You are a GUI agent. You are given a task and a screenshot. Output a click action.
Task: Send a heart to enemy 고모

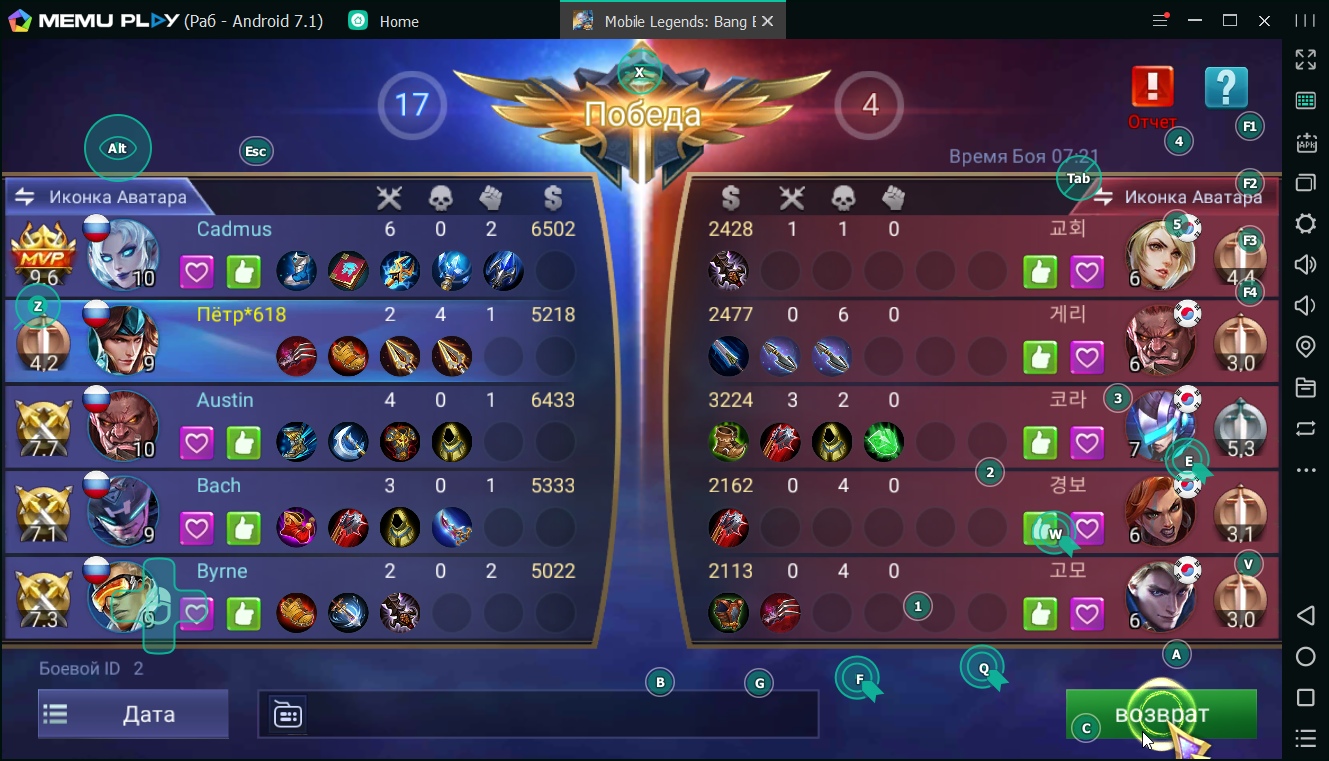pos(1087,613)
